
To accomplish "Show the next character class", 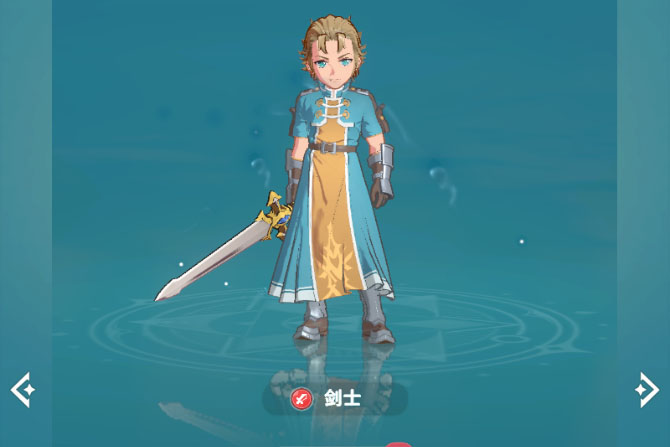I will 646,389.
